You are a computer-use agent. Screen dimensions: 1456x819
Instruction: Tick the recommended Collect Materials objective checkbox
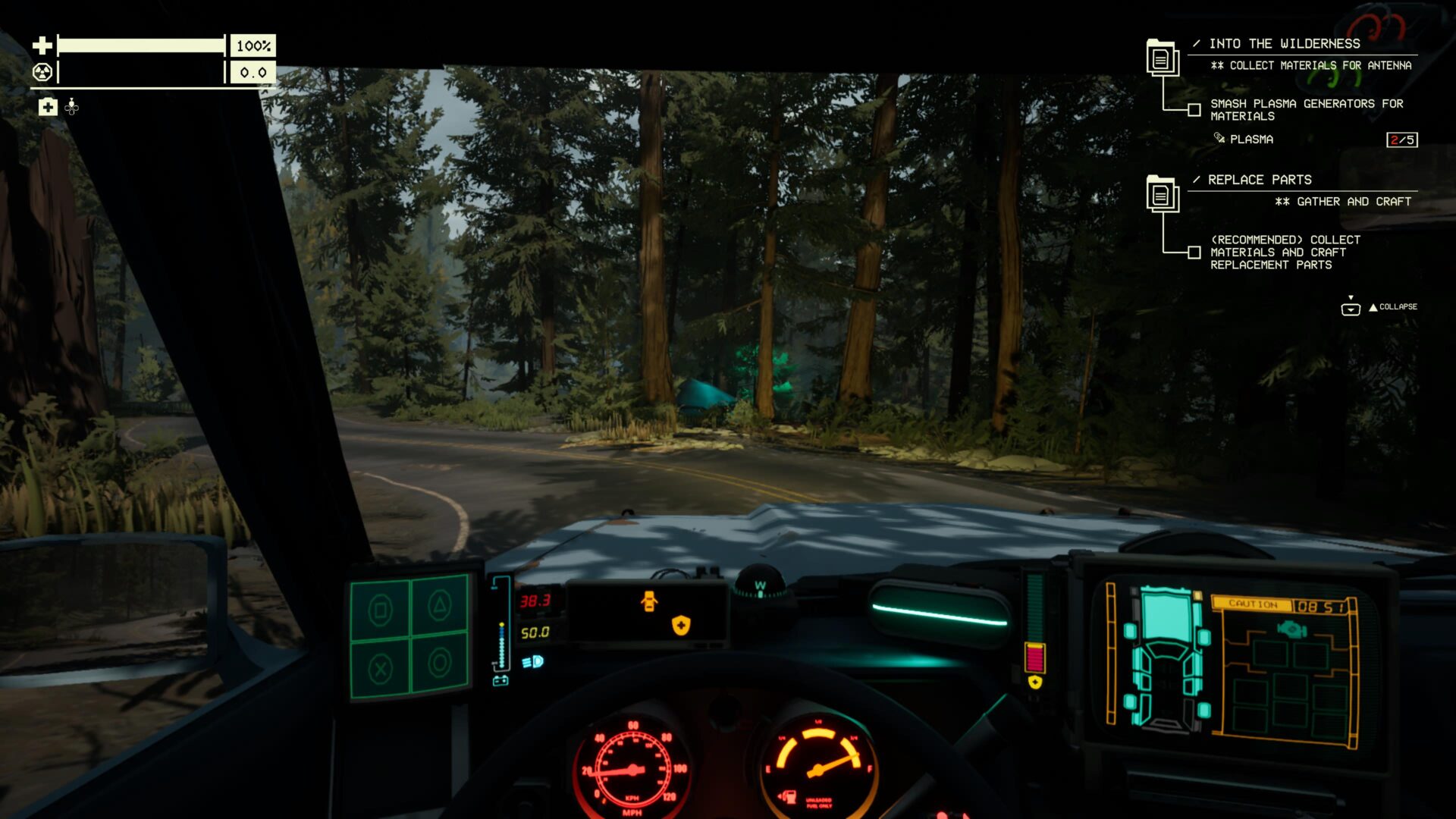pos(1194,253)
